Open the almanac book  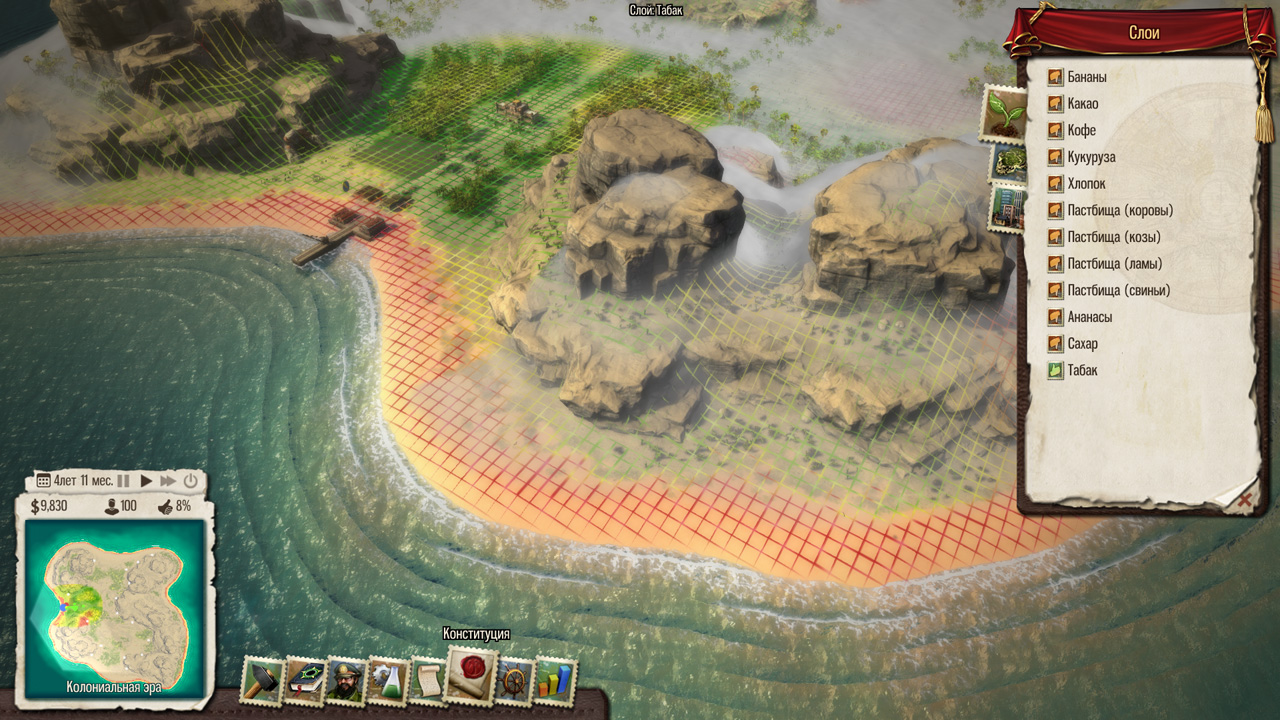304,681
